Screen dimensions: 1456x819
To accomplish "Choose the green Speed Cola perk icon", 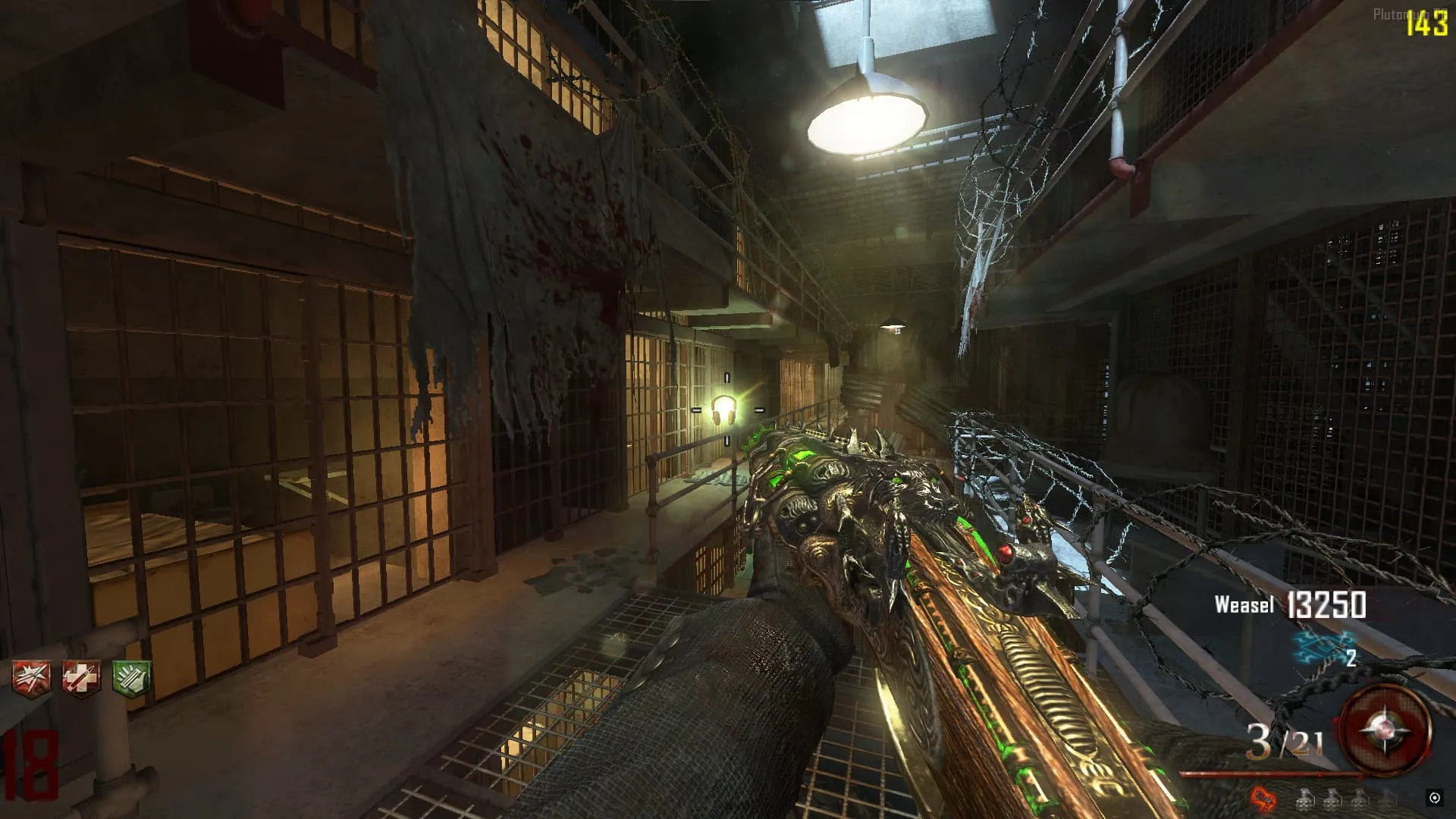I will (x=131, y=677).
